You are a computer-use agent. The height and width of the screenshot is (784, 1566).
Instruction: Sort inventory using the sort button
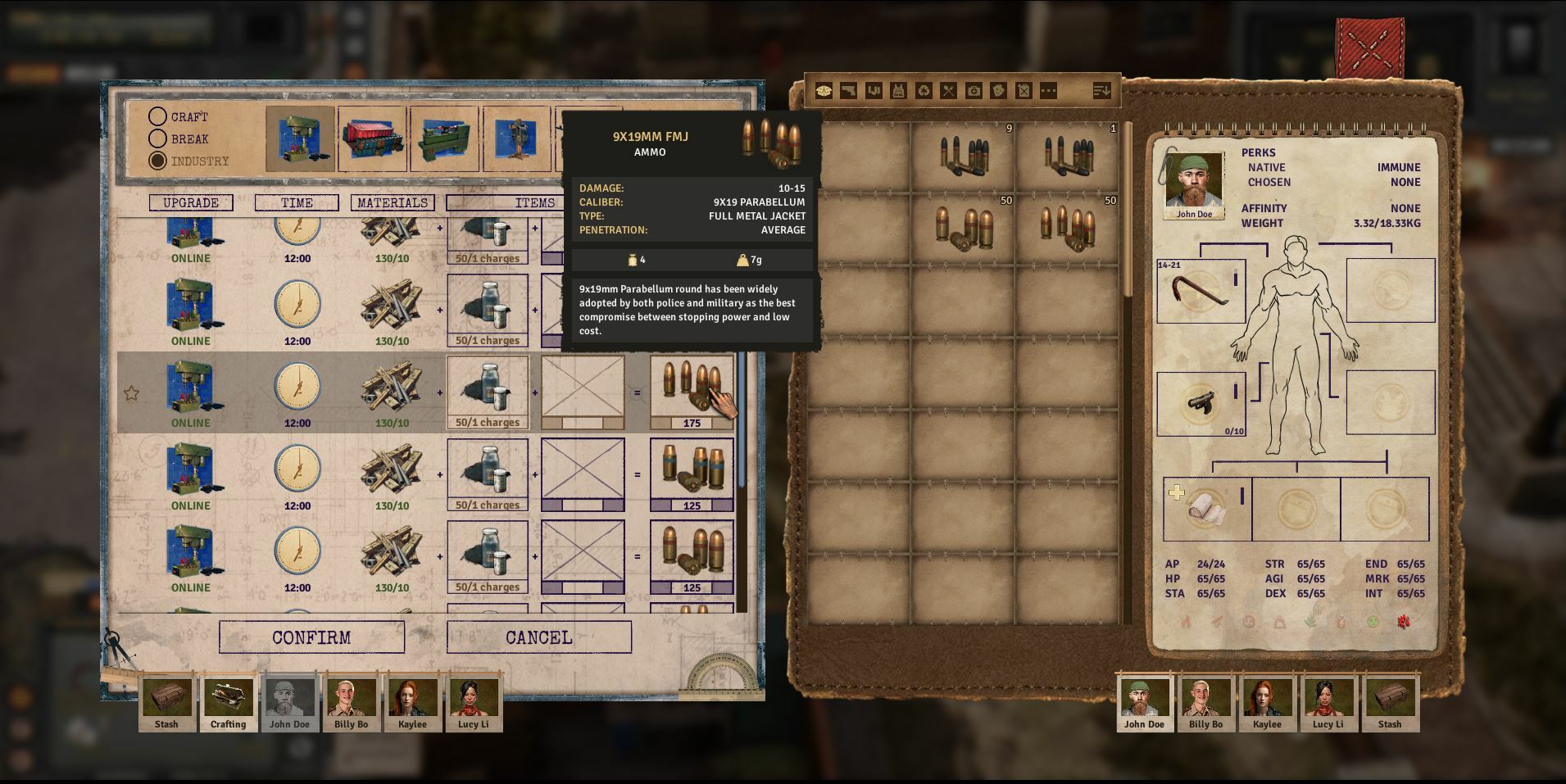[x=1101, y=91]
